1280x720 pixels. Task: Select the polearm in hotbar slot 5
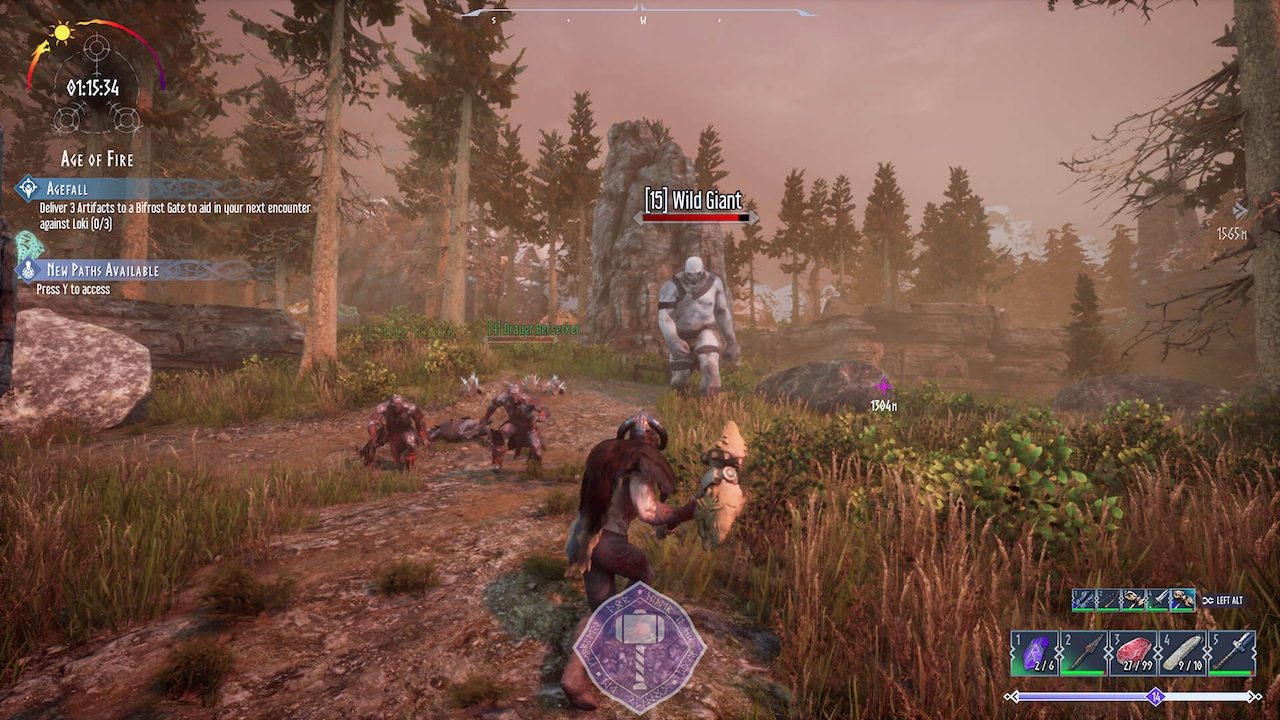point(1234,654)
